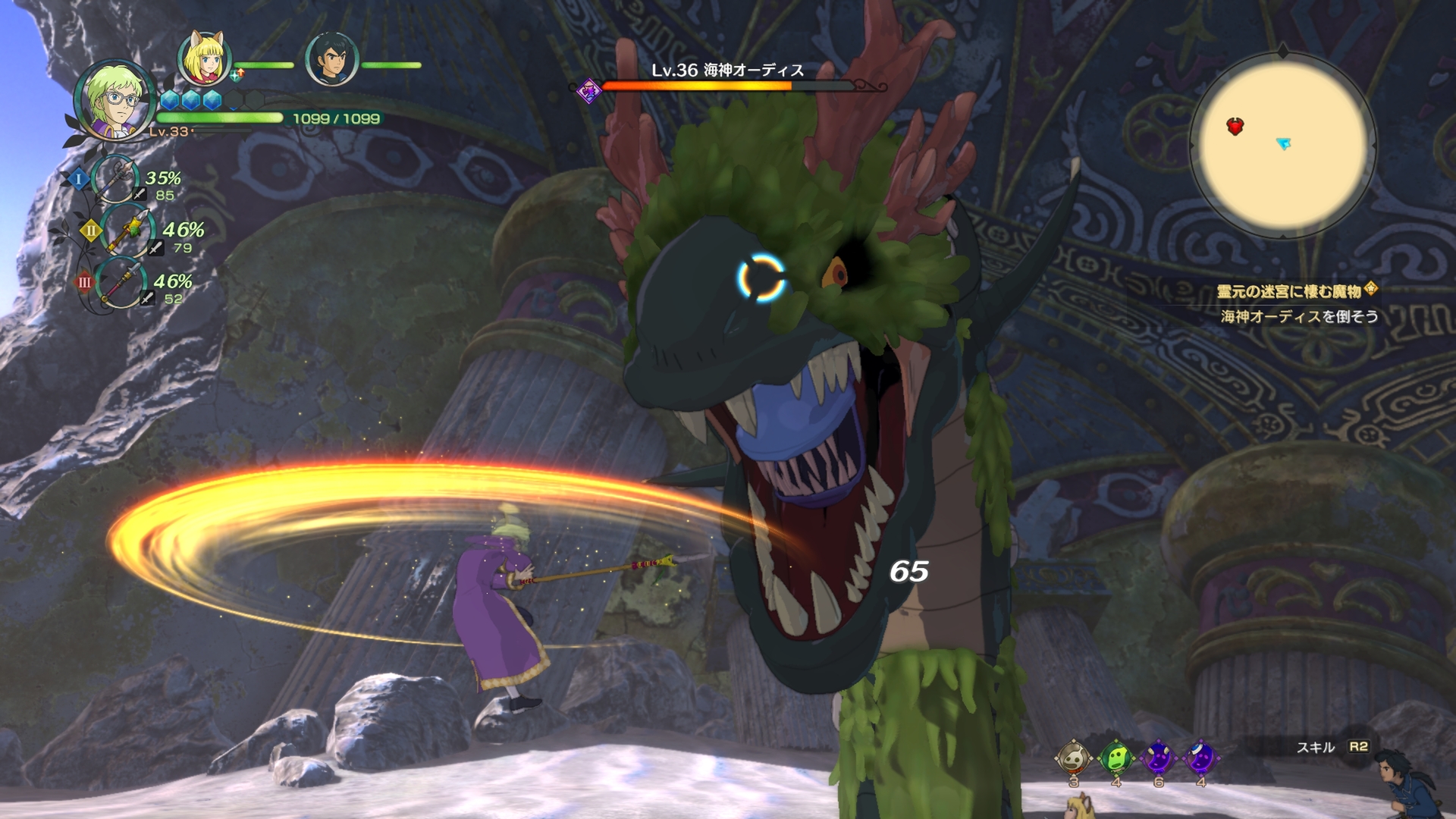Screen dimensions: 1456x819
Task: Click the purple boss emblem beside the enemy bar
Action: 588,91
